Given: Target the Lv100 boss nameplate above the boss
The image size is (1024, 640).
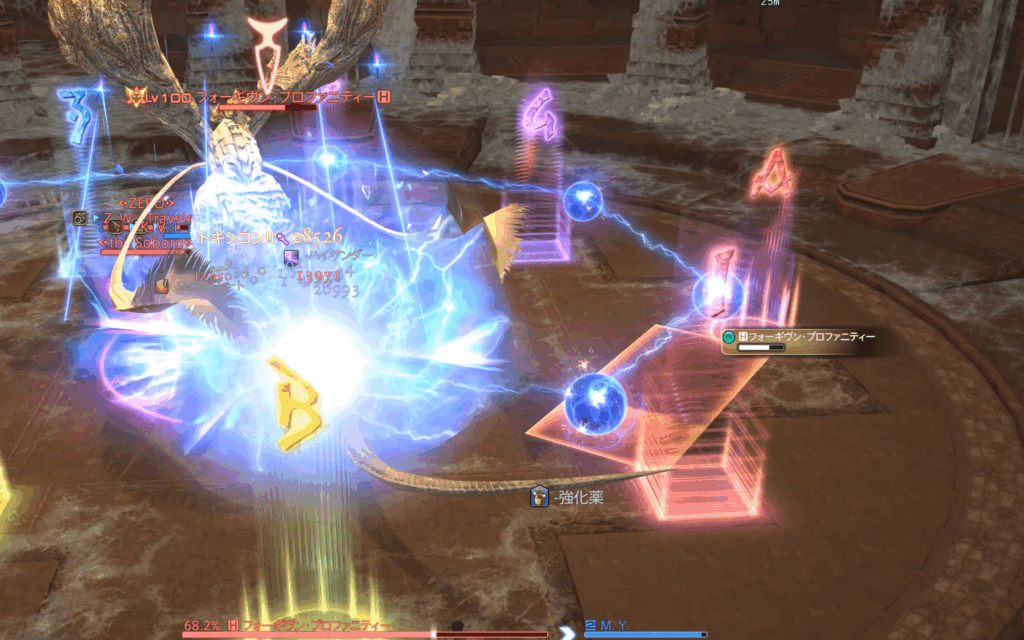Looking at the screenshot, I should [258, 97].
